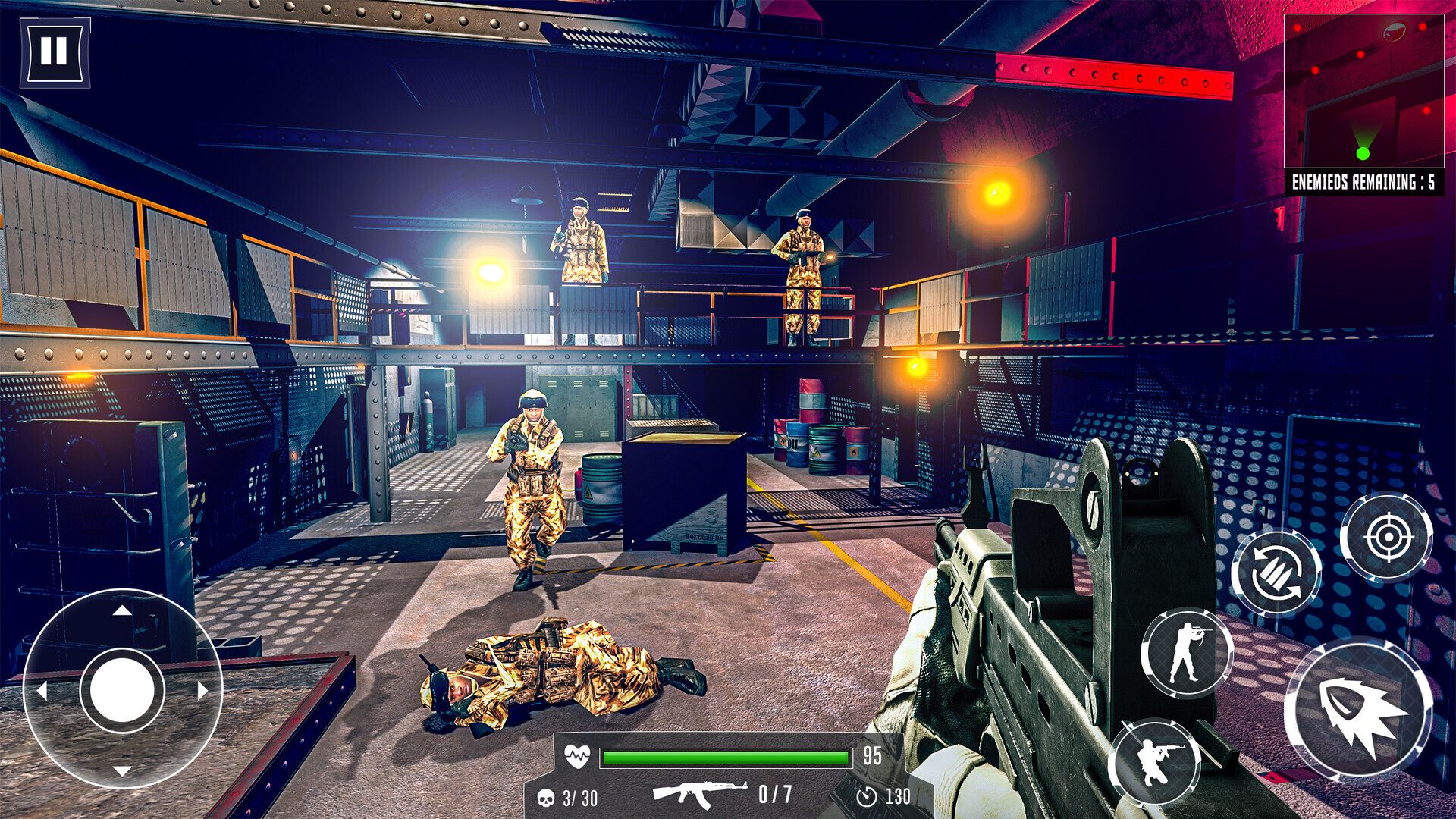This screenshot has height=819, width=1456.
Task: Open the minimap radar
Action: pos(1363,91)
